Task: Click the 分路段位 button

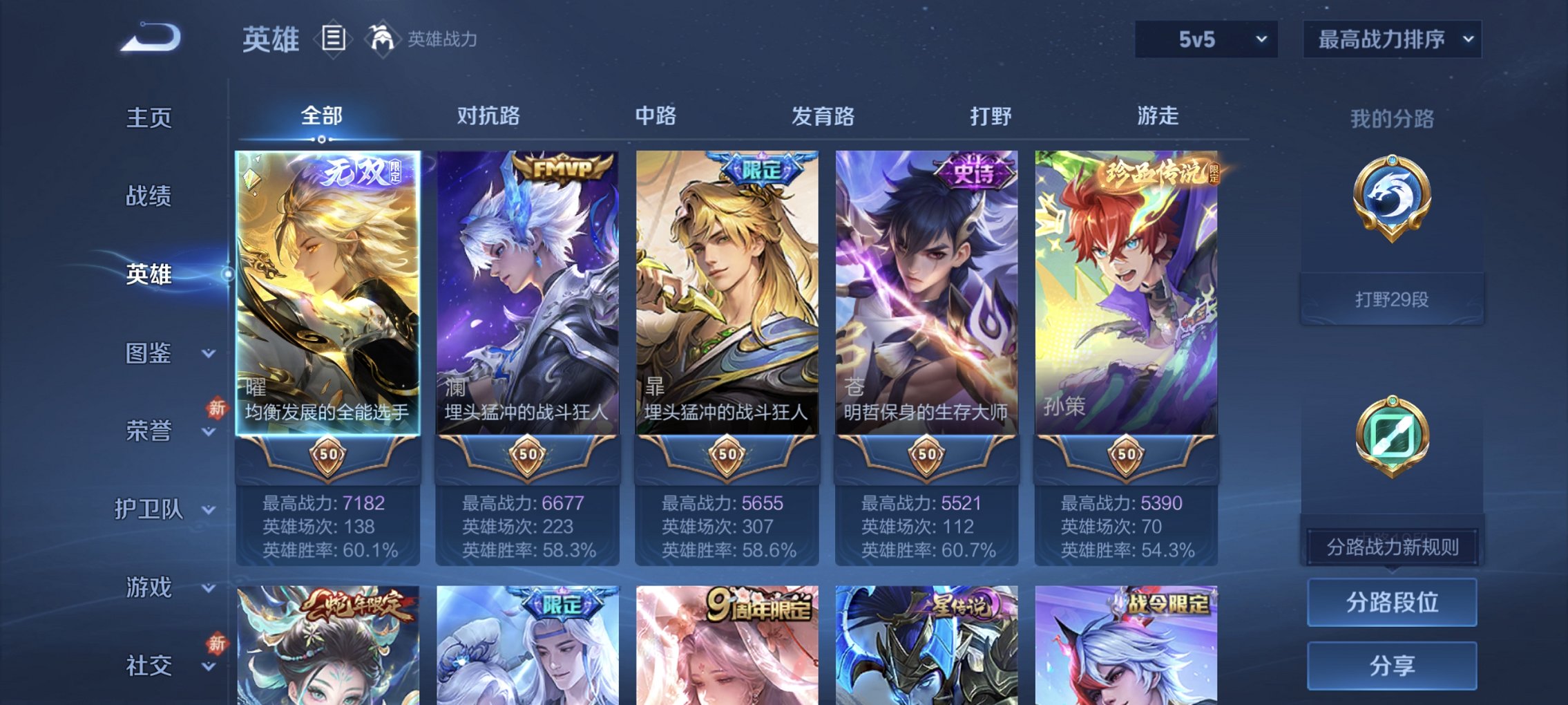Action: click(x=1391, y=601)
